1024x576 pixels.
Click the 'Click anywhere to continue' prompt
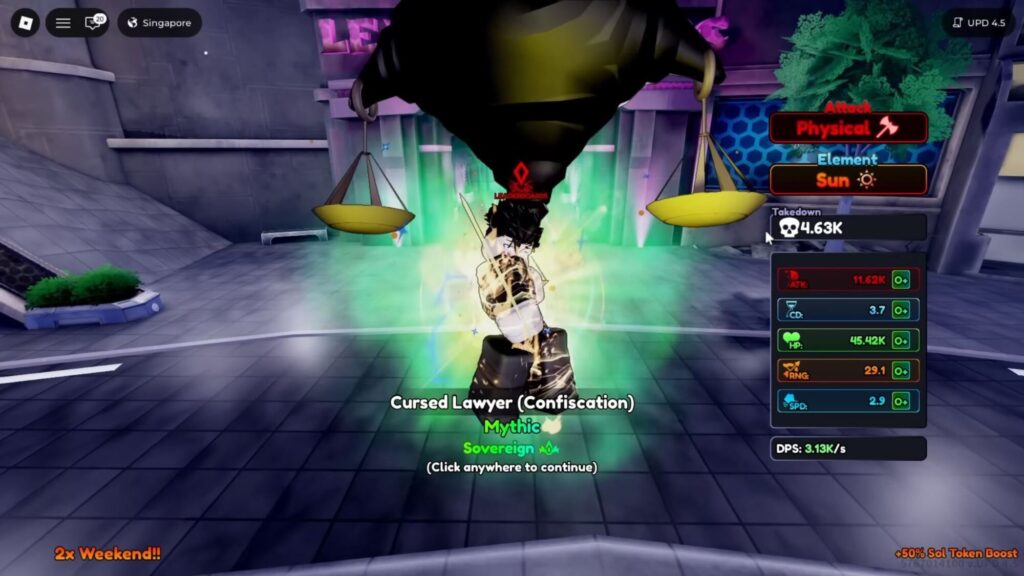[511, 467]
